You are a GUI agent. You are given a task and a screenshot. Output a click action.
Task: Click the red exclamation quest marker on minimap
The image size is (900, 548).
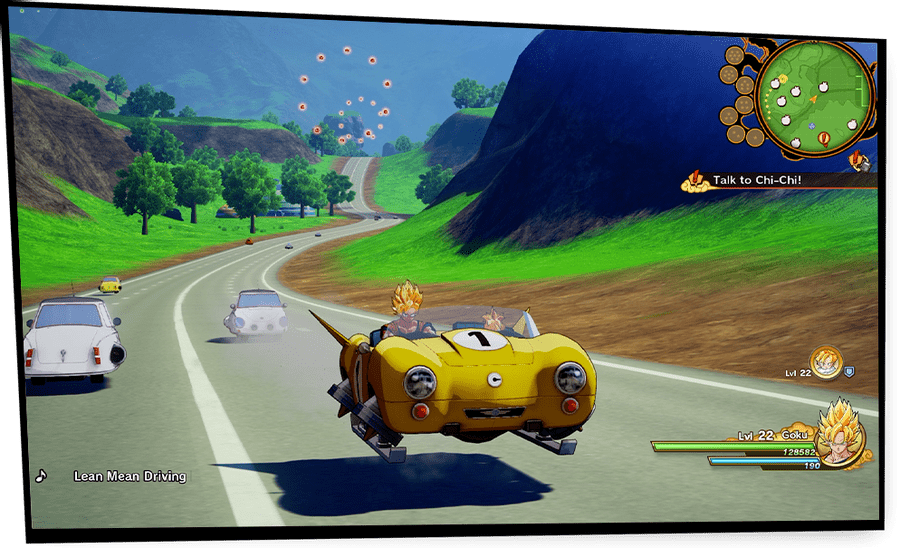(824, 140)
